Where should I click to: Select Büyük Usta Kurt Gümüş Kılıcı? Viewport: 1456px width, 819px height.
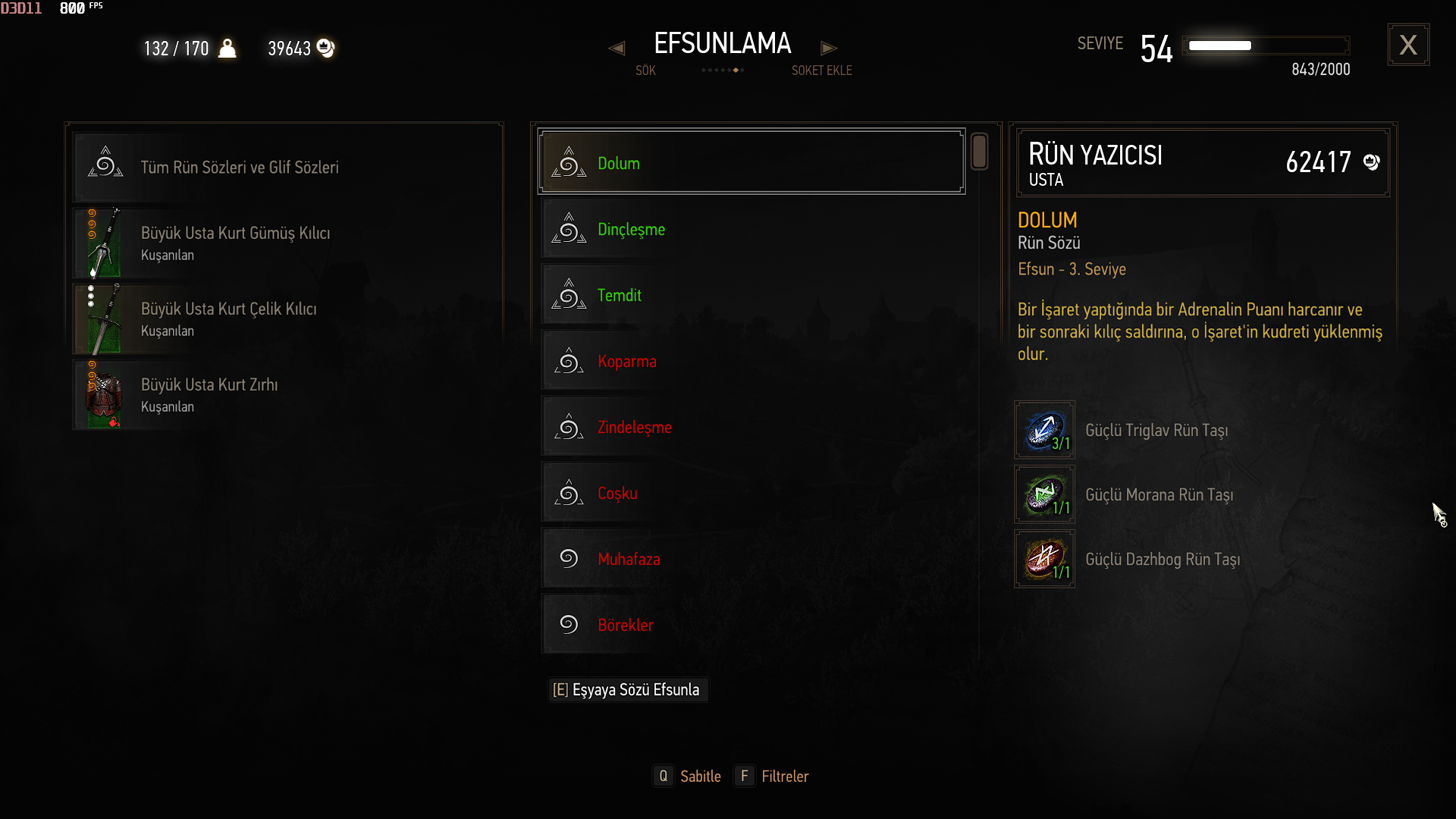[284, 243]
